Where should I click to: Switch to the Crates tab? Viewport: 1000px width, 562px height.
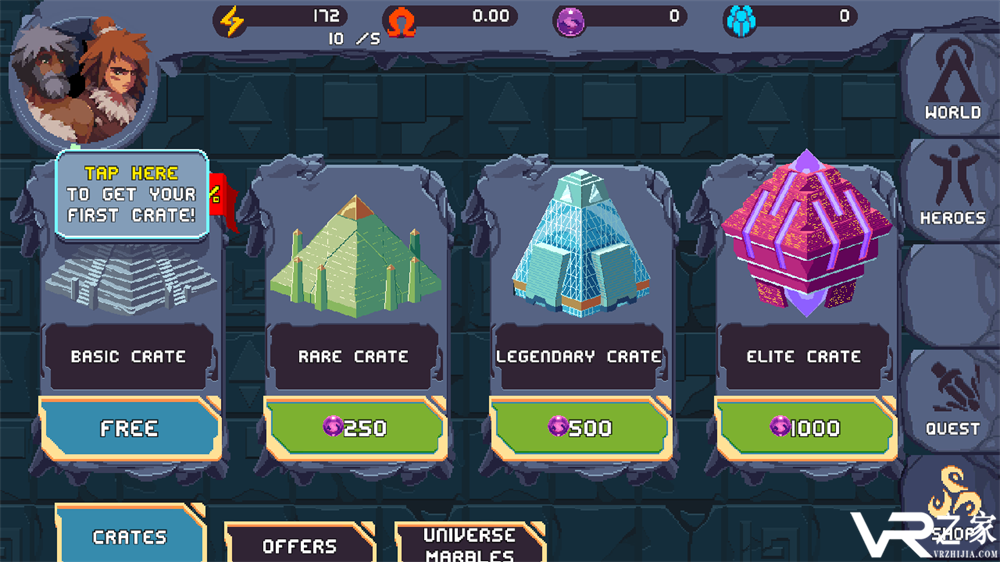point(129,537)
